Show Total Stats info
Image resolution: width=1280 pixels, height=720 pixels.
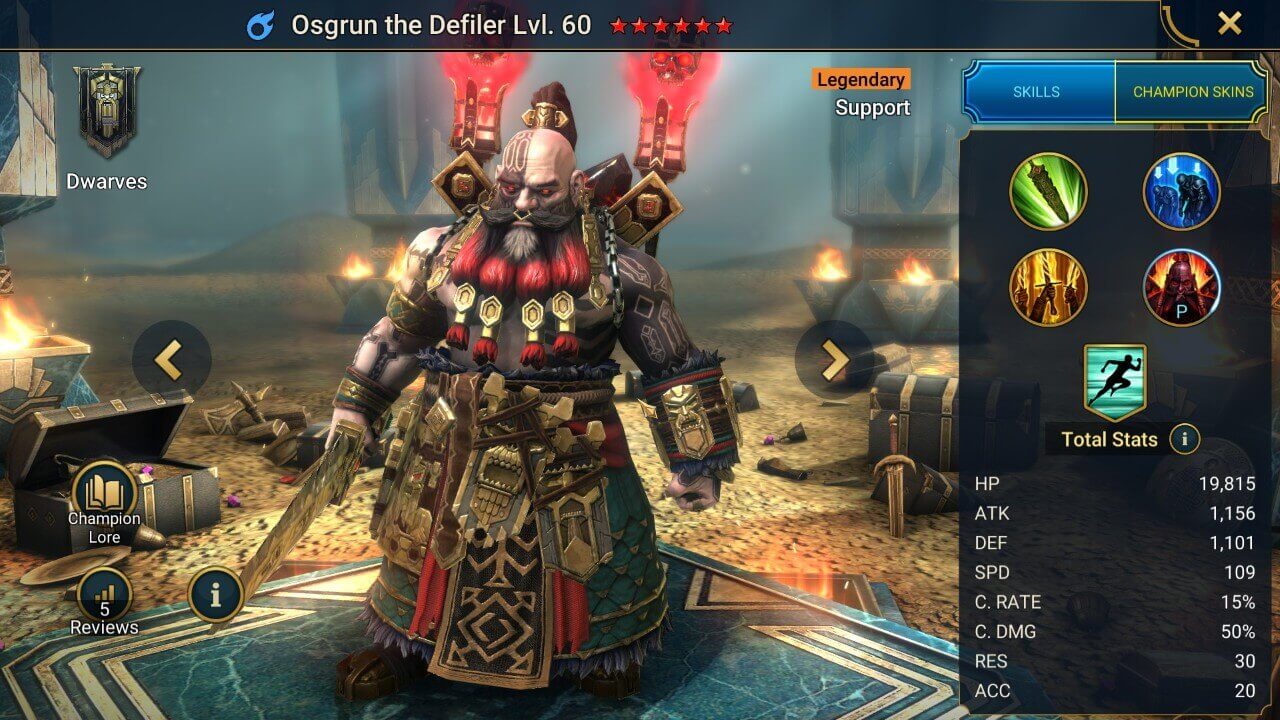(x=1184, y=438)
